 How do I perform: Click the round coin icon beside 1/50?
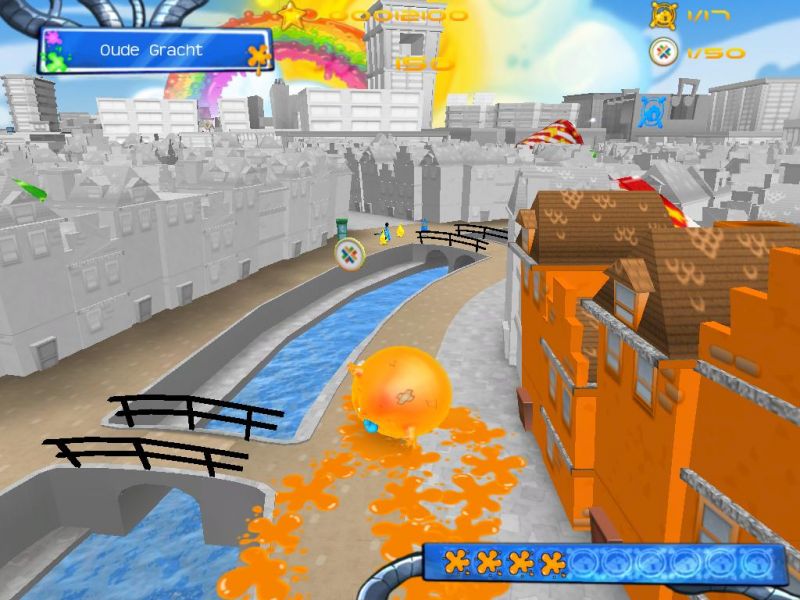click(661, 52)
